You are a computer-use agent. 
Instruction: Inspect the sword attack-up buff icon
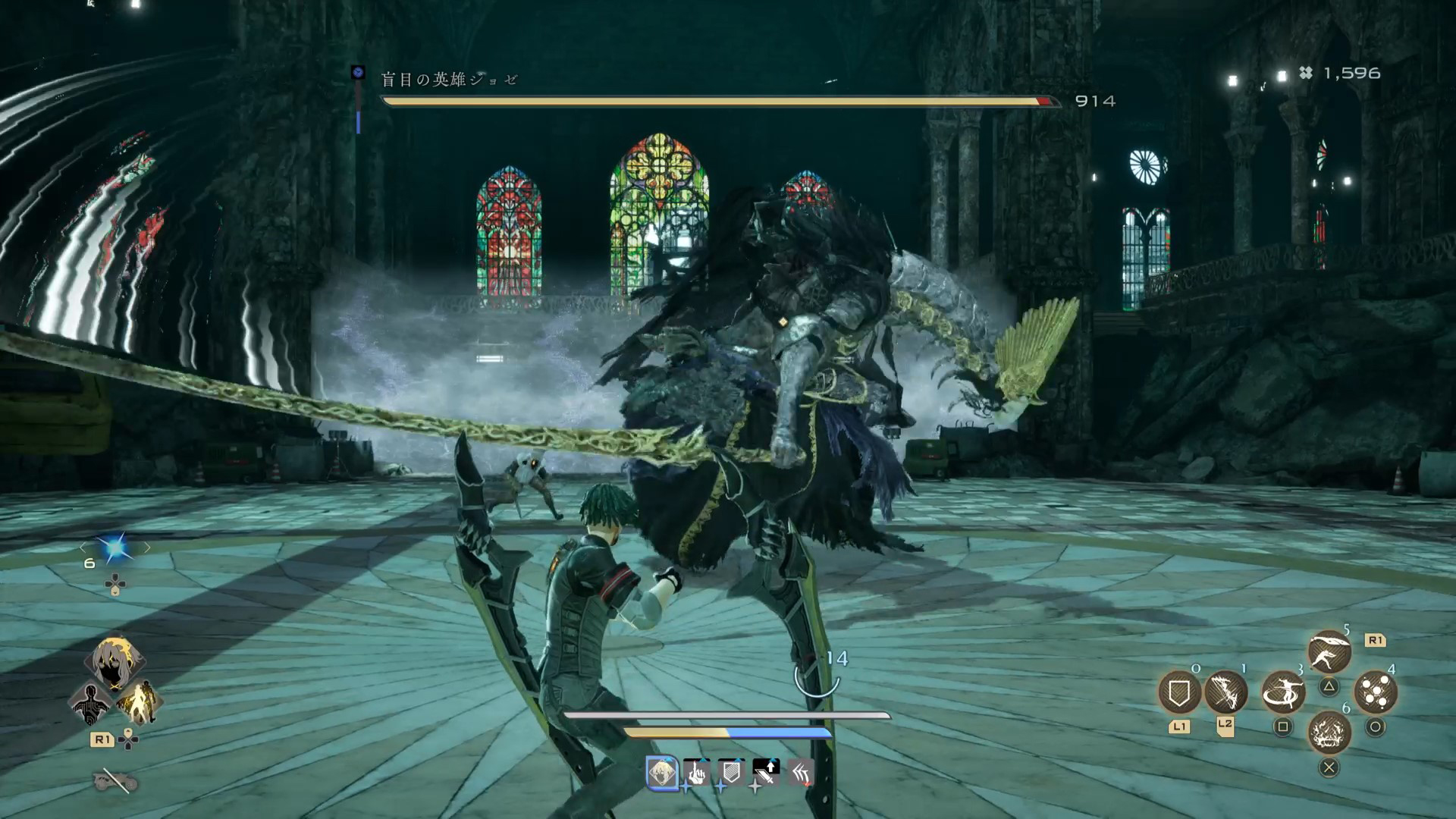pos(766,773)
